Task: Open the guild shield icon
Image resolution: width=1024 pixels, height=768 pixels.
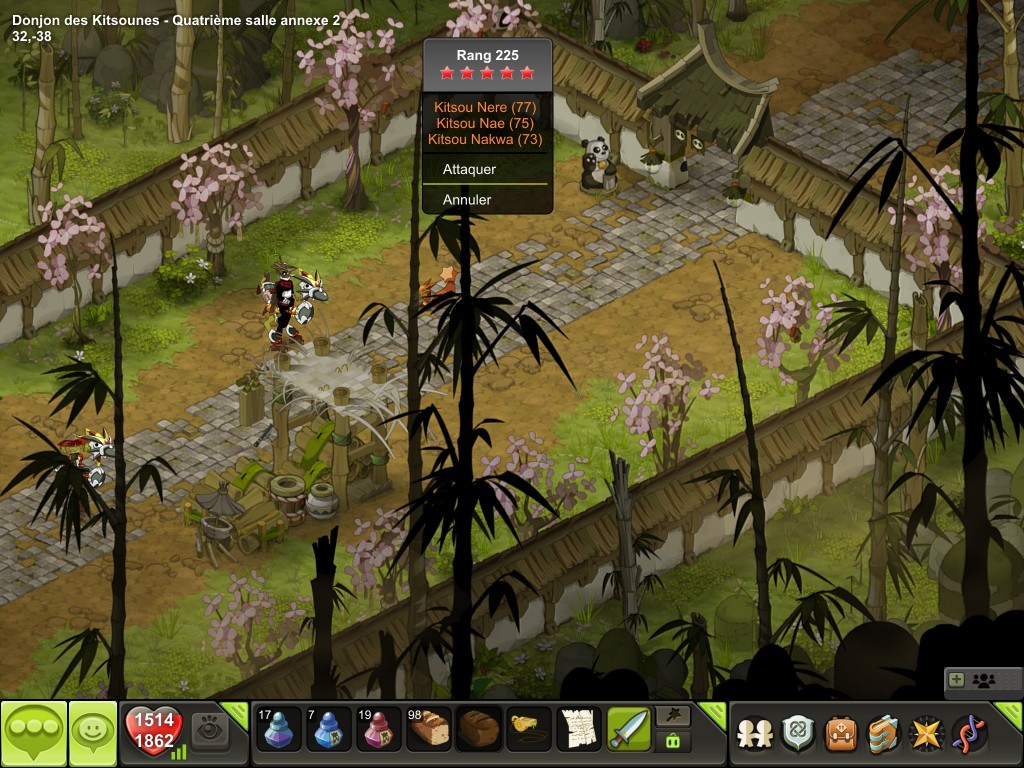Action: 798,733
